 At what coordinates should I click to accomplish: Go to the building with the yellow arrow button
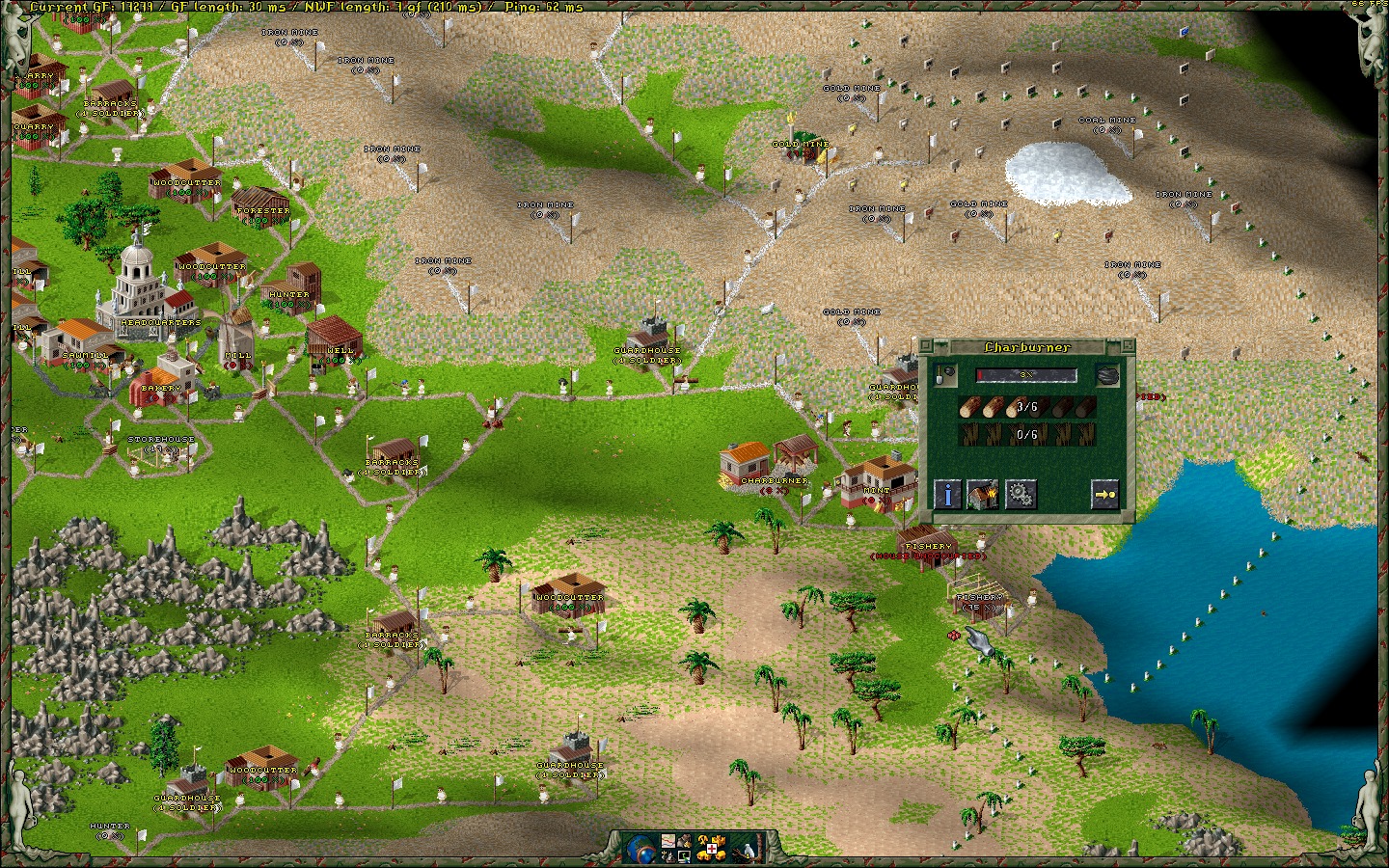point(1105,494)
